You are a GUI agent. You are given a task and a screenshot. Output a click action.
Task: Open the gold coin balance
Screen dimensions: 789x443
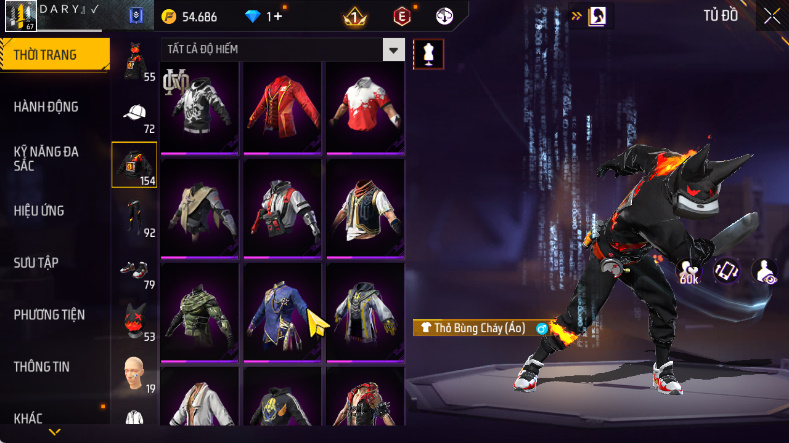pyautogui.click(x=204, y=17)
